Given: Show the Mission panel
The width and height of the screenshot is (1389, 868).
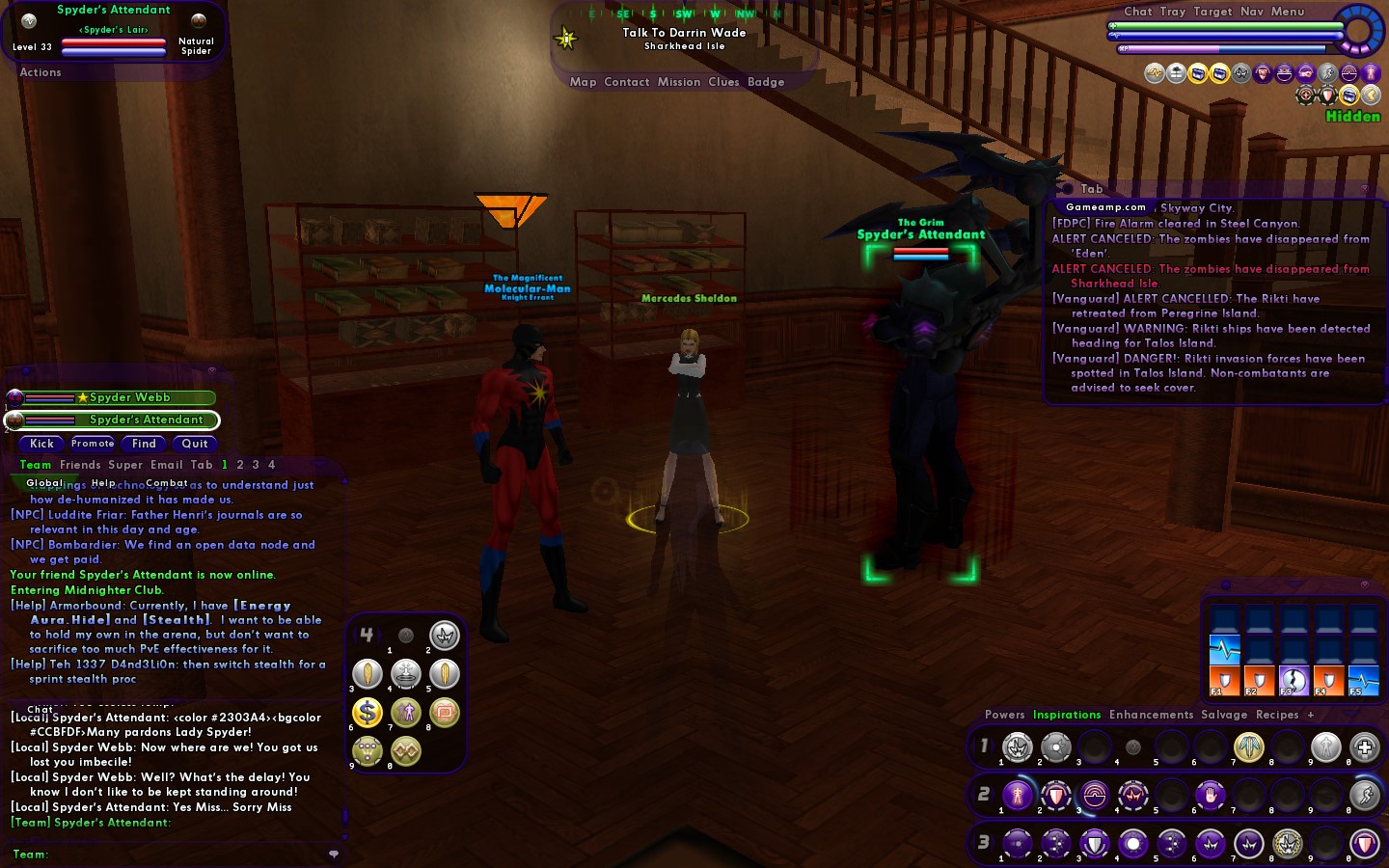Looking at the screenshot, I should click(679, 82).
